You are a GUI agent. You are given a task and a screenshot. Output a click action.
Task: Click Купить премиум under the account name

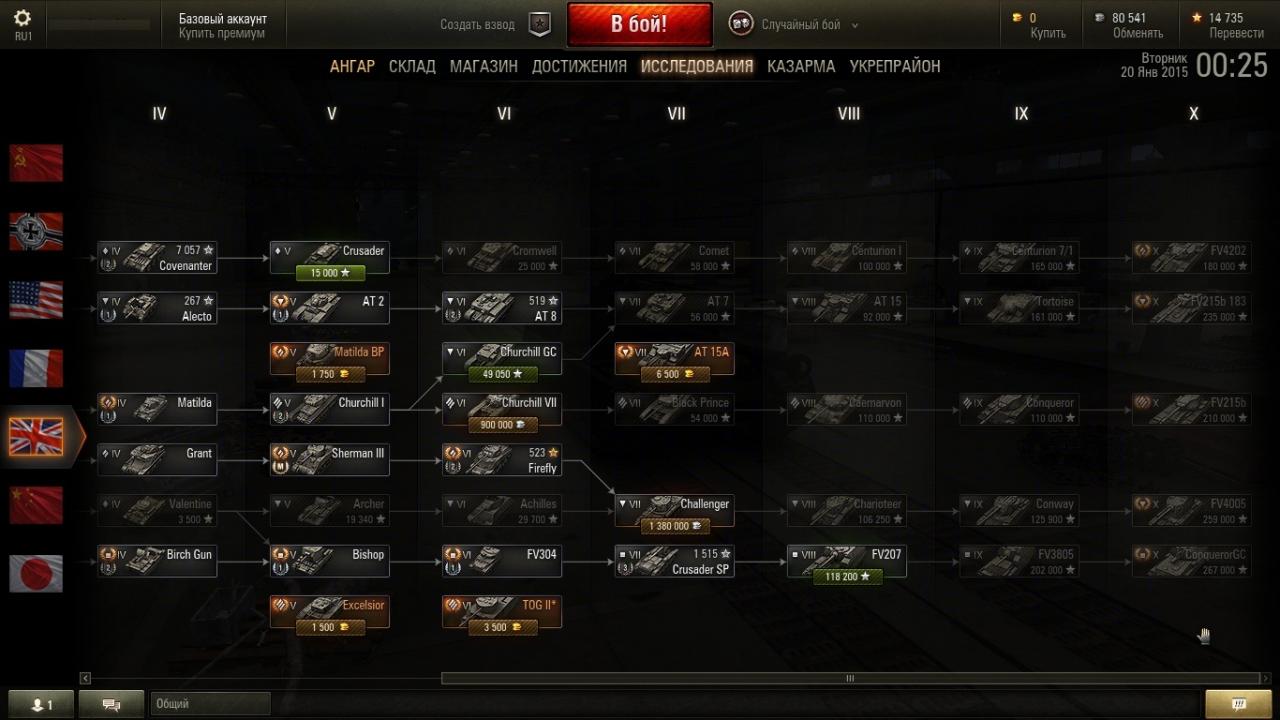pos(222,33)
